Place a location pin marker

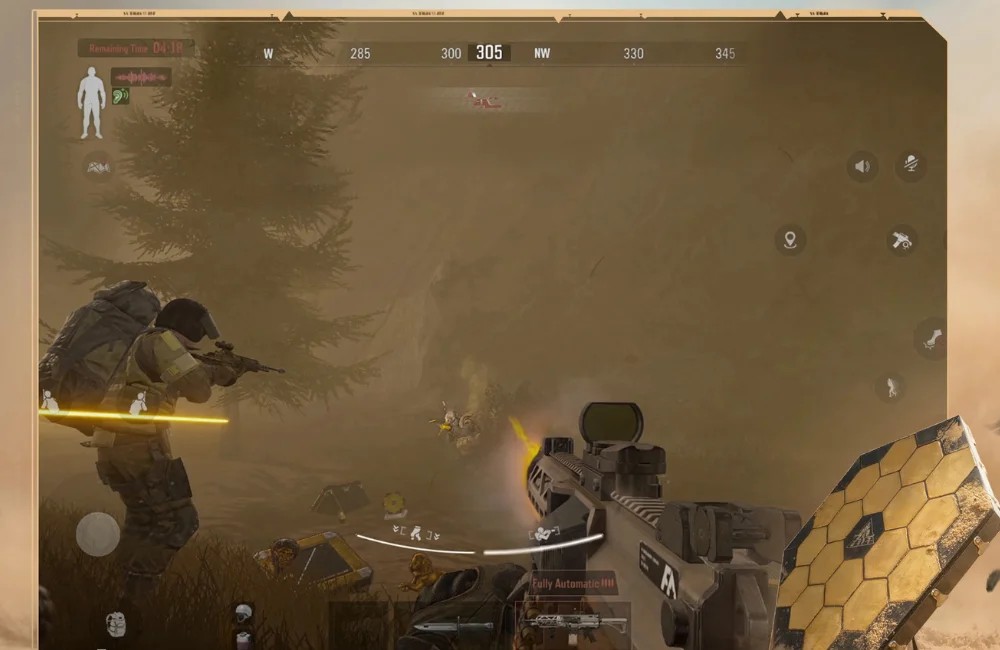(790, 240)
